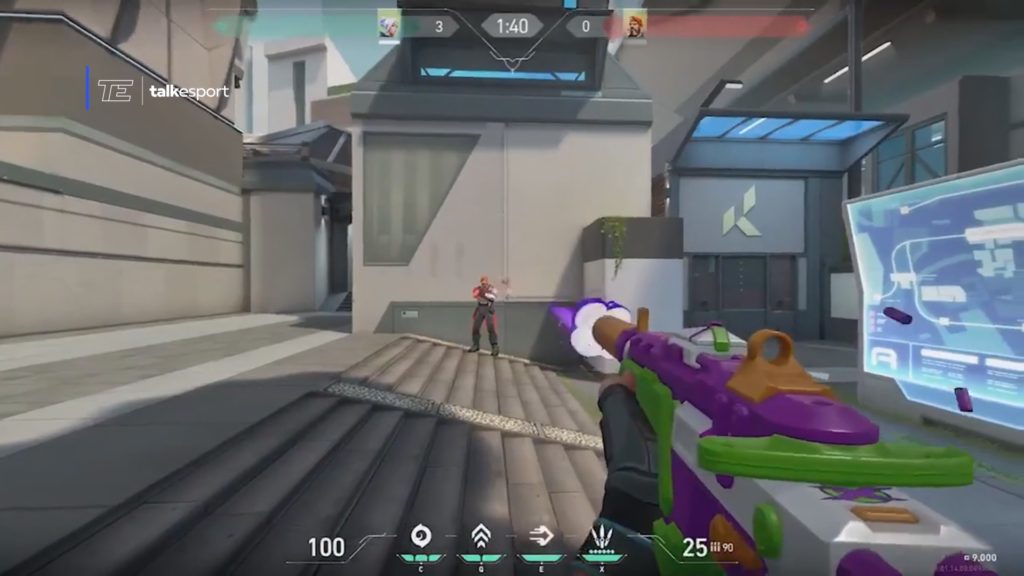Click the talkesport watermark logo

click(162, 92)
